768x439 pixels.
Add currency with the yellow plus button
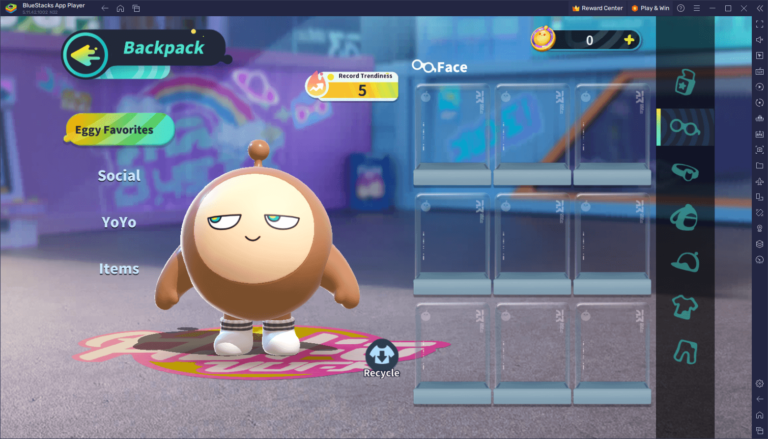(629, 40)
